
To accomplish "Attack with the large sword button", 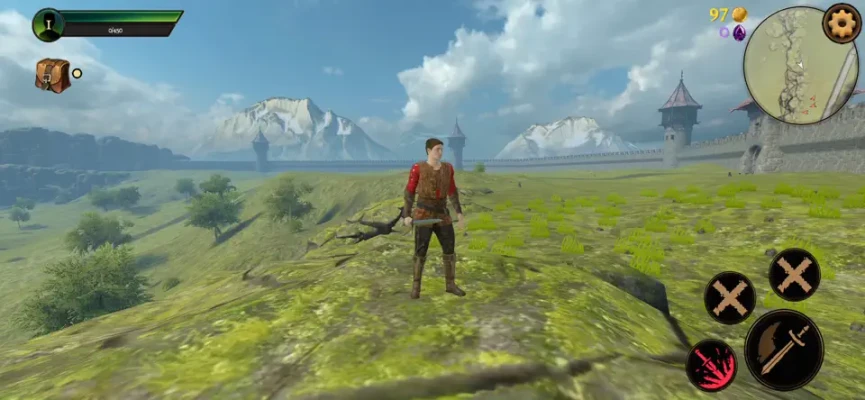I will point(783,349).
